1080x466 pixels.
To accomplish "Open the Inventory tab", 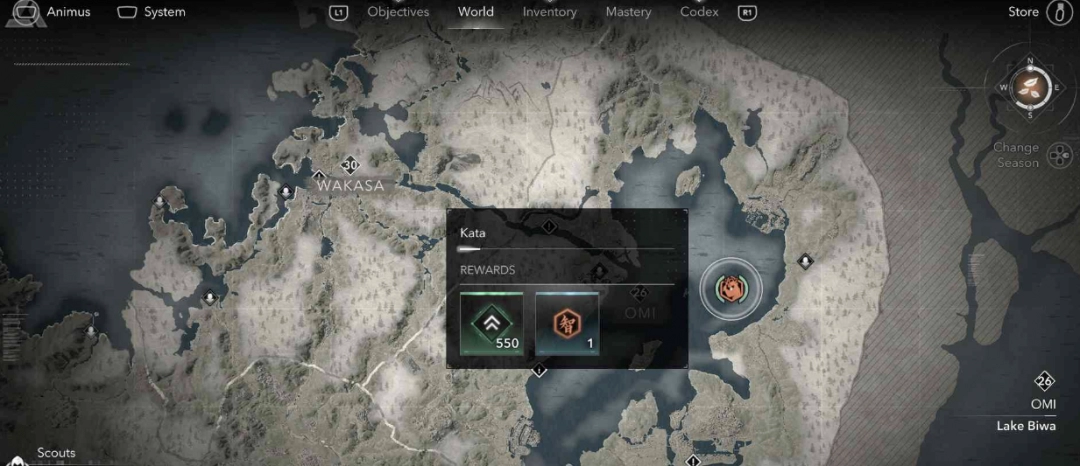I will [x=549, y=12].
